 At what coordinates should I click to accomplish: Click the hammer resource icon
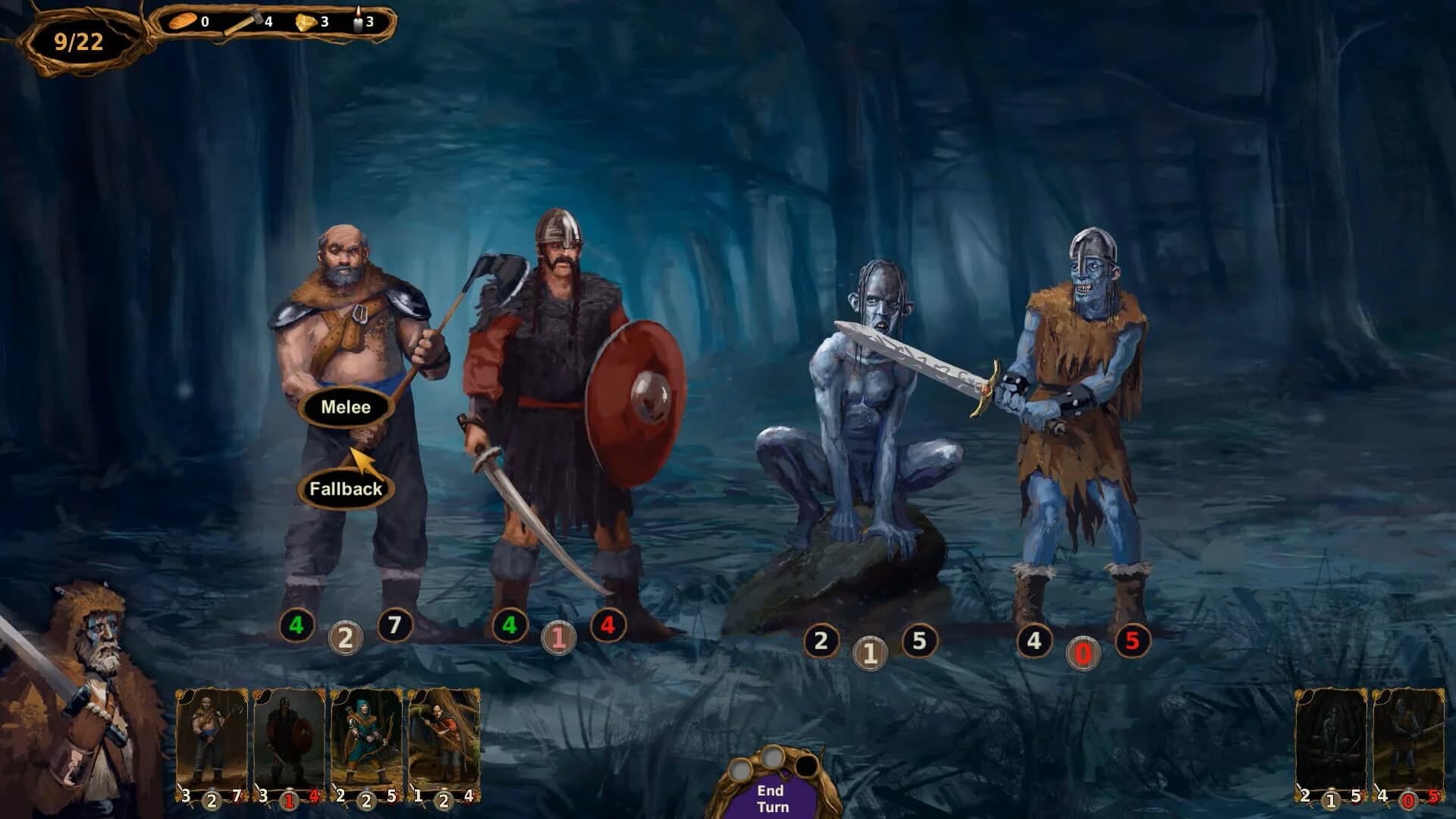click(243, 20)
